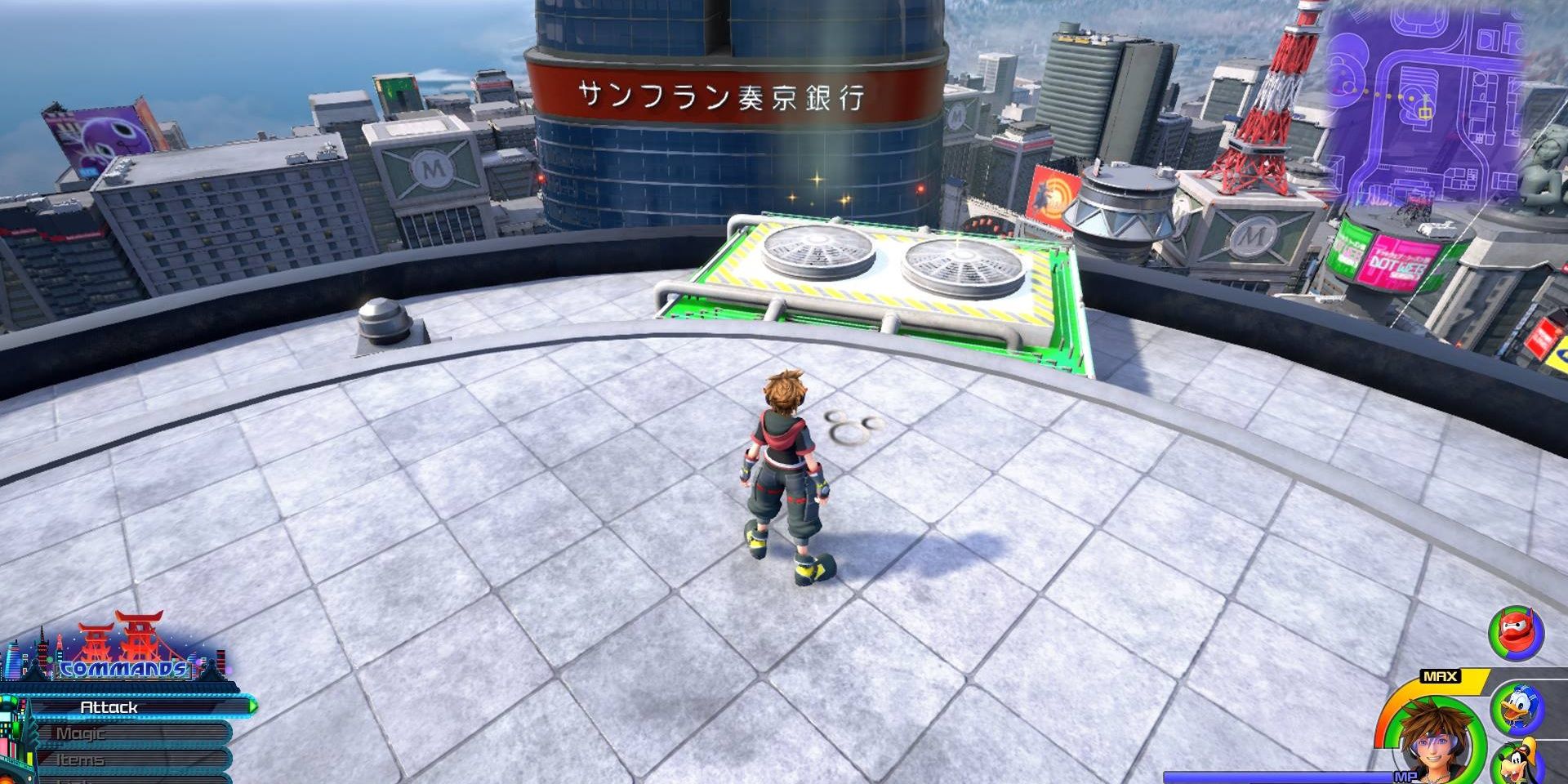
Task: Click the MP label under Sora's gauge
Action: (1405, 777)
